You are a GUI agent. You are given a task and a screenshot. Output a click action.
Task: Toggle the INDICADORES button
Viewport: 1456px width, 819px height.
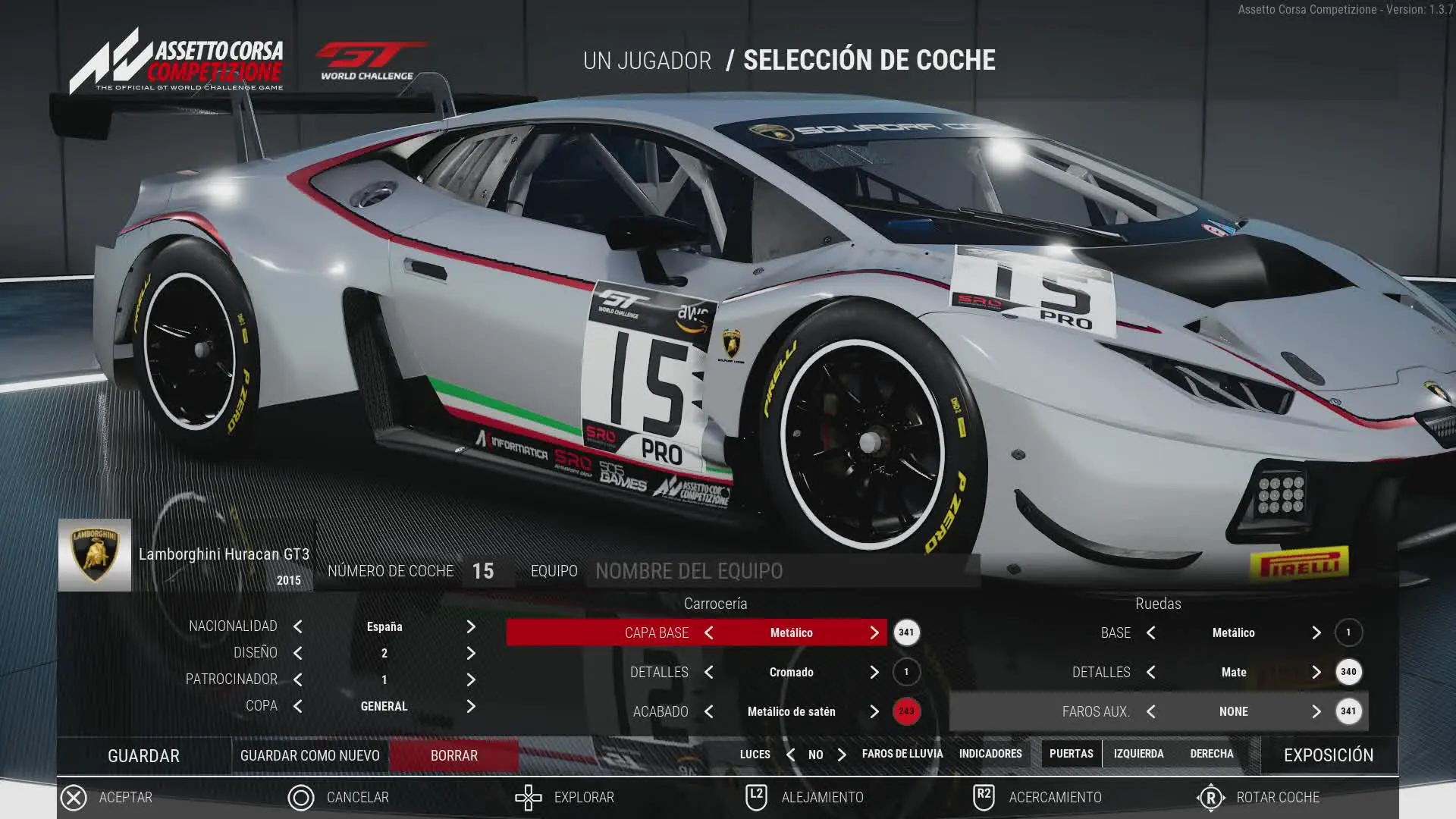coord(990,754)
